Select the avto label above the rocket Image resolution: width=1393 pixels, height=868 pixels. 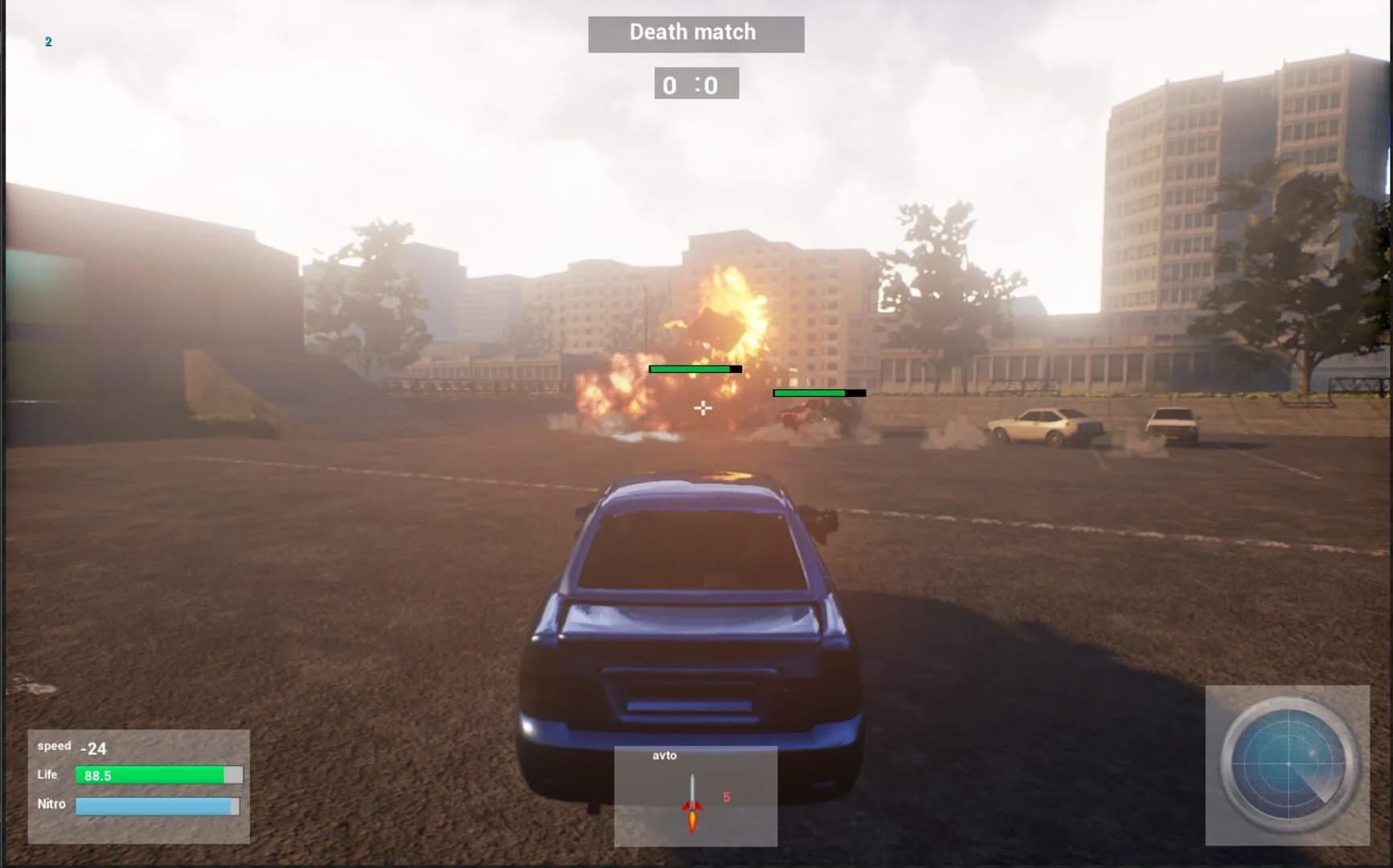point(664,755)
